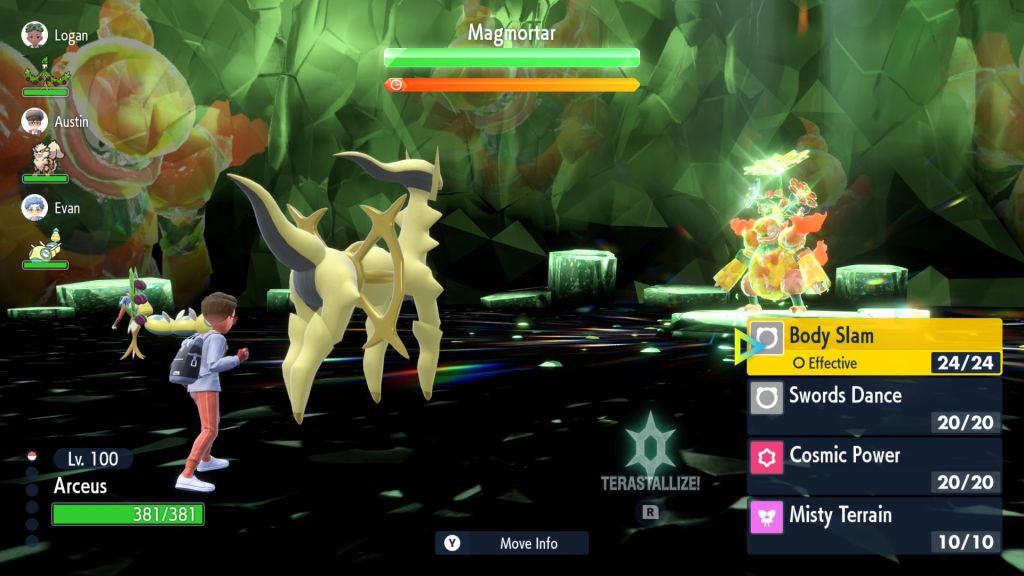
Task: Select ally trainer Evan's portrait
Action: click(x=35, y=207)
